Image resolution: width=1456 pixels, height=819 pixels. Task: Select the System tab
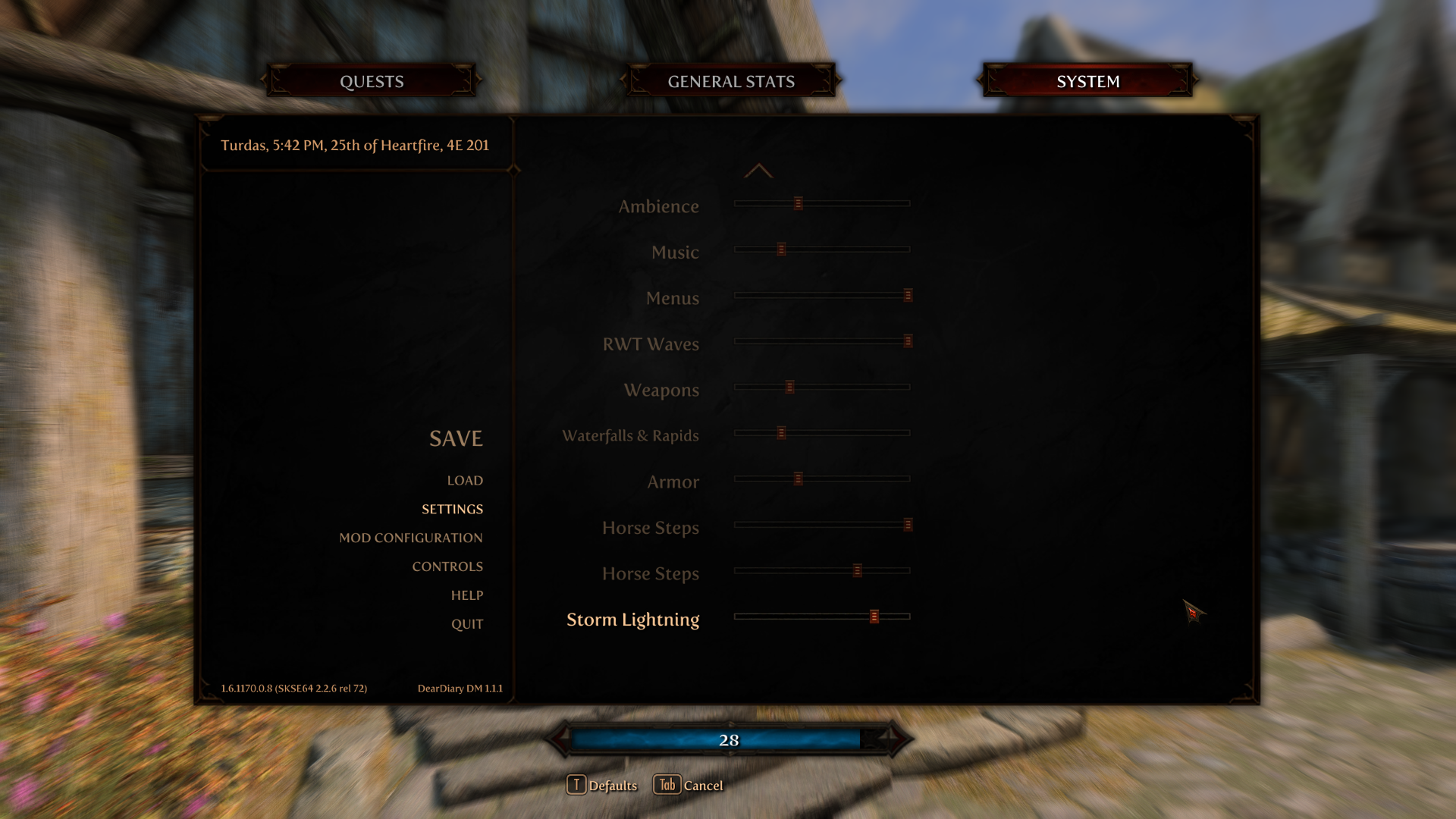point(1087,81)
